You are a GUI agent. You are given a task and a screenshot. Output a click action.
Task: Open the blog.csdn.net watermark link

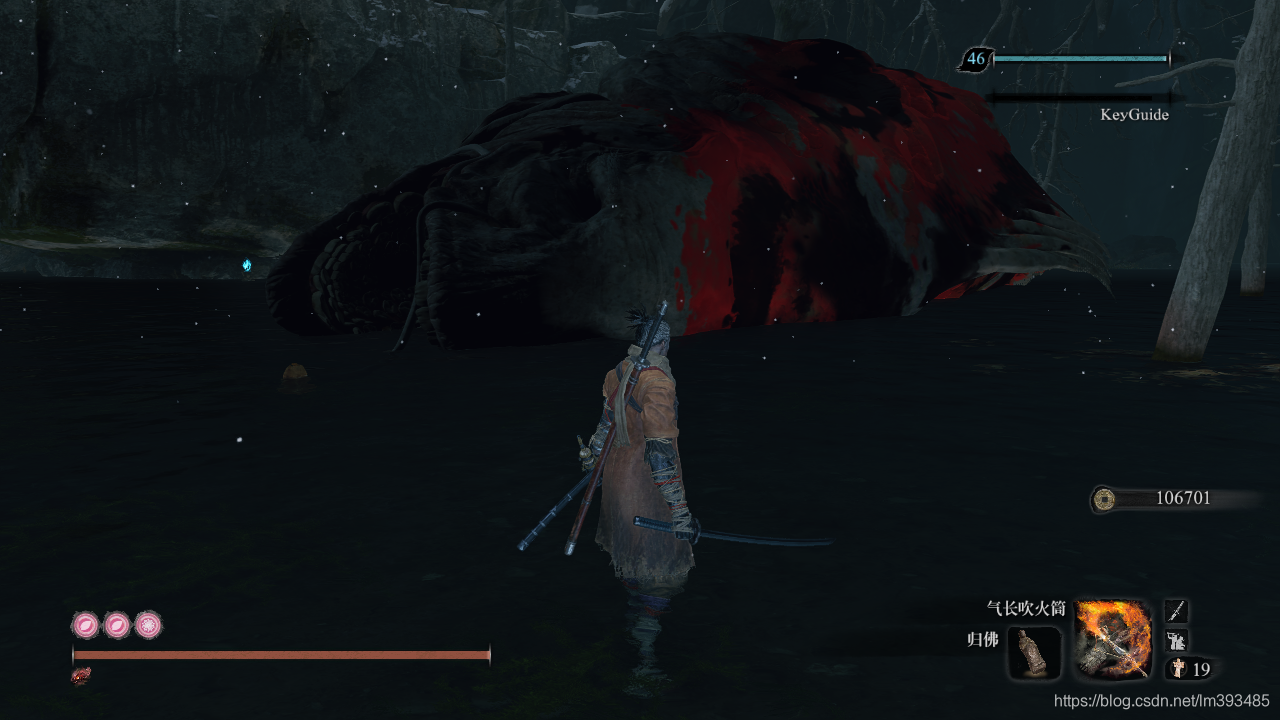pos(1161,701)
